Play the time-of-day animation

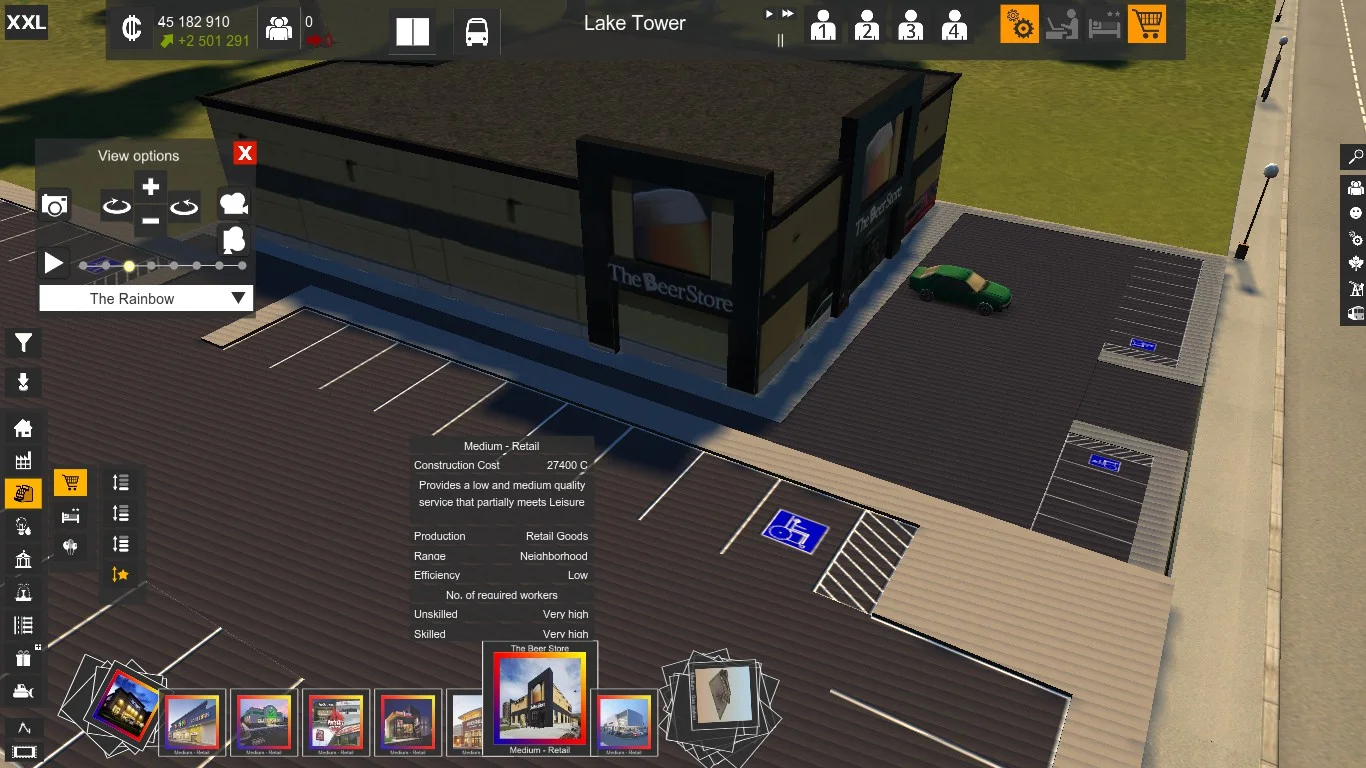coord(54,264)
